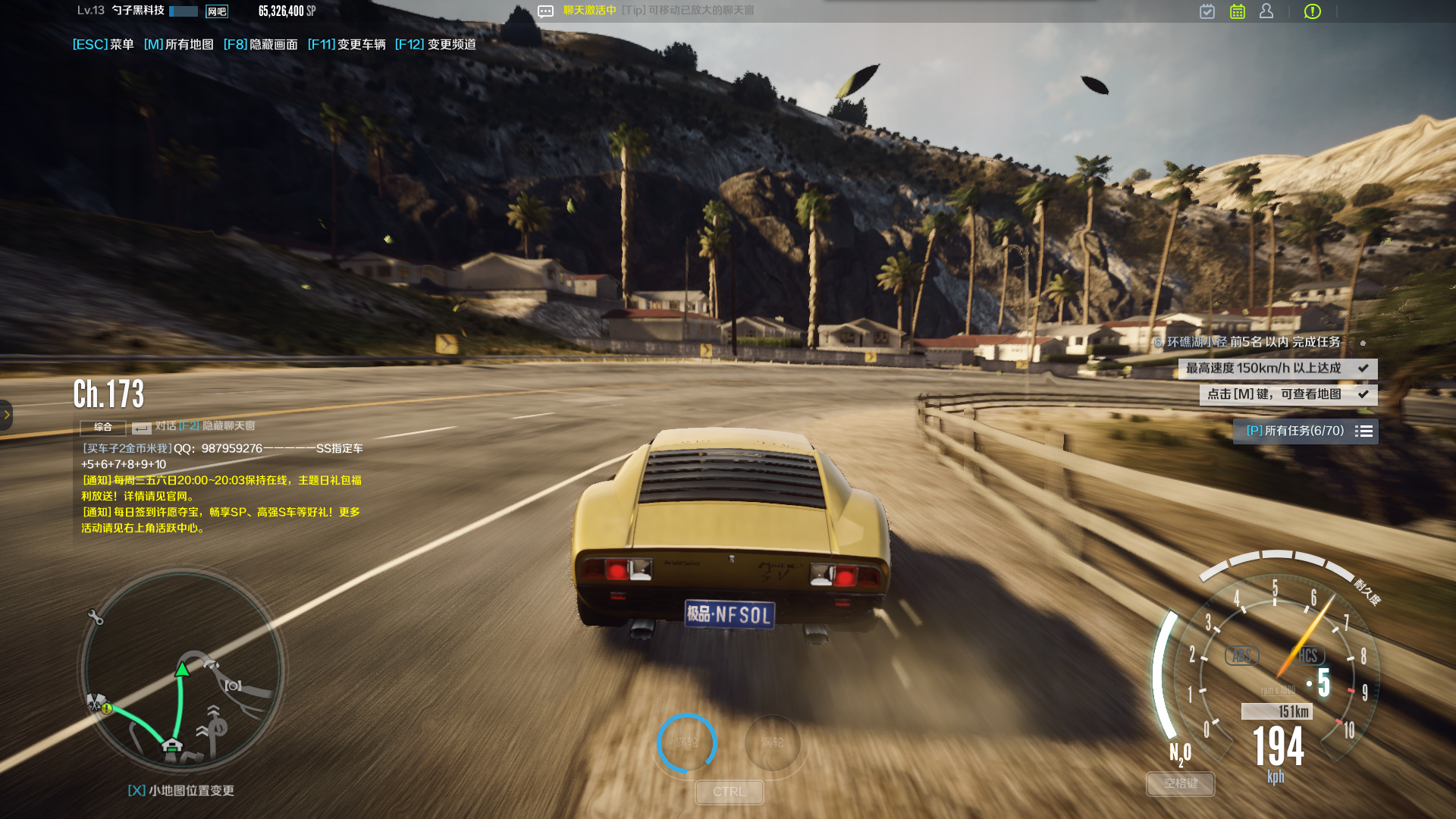This screenshot has height=819, width=1456.
Task: Open the player profile silhouette icon
Action: [1266, 11]
